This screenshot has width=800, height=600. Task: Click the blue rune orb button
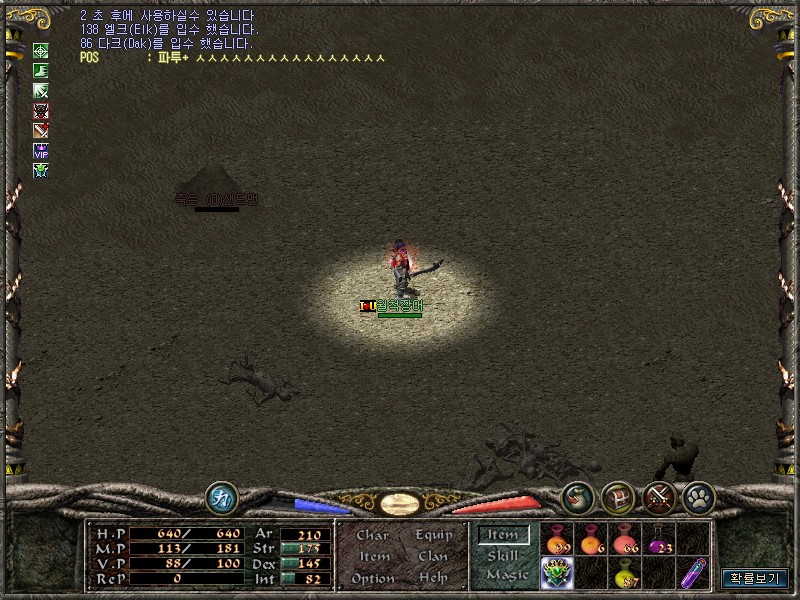pos(221,497)
